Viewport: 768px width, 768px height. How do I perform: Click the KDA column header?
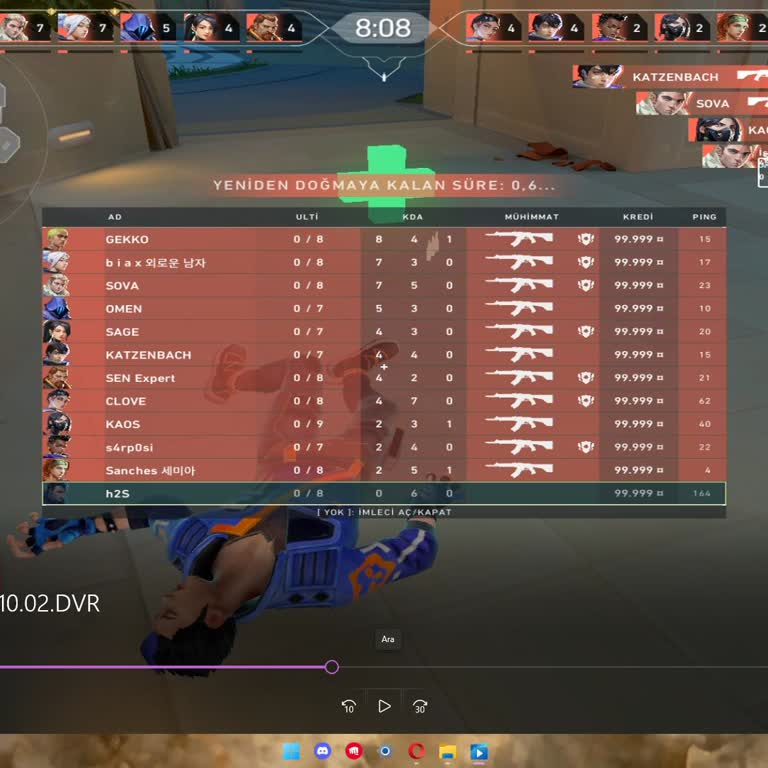(412, 217)
